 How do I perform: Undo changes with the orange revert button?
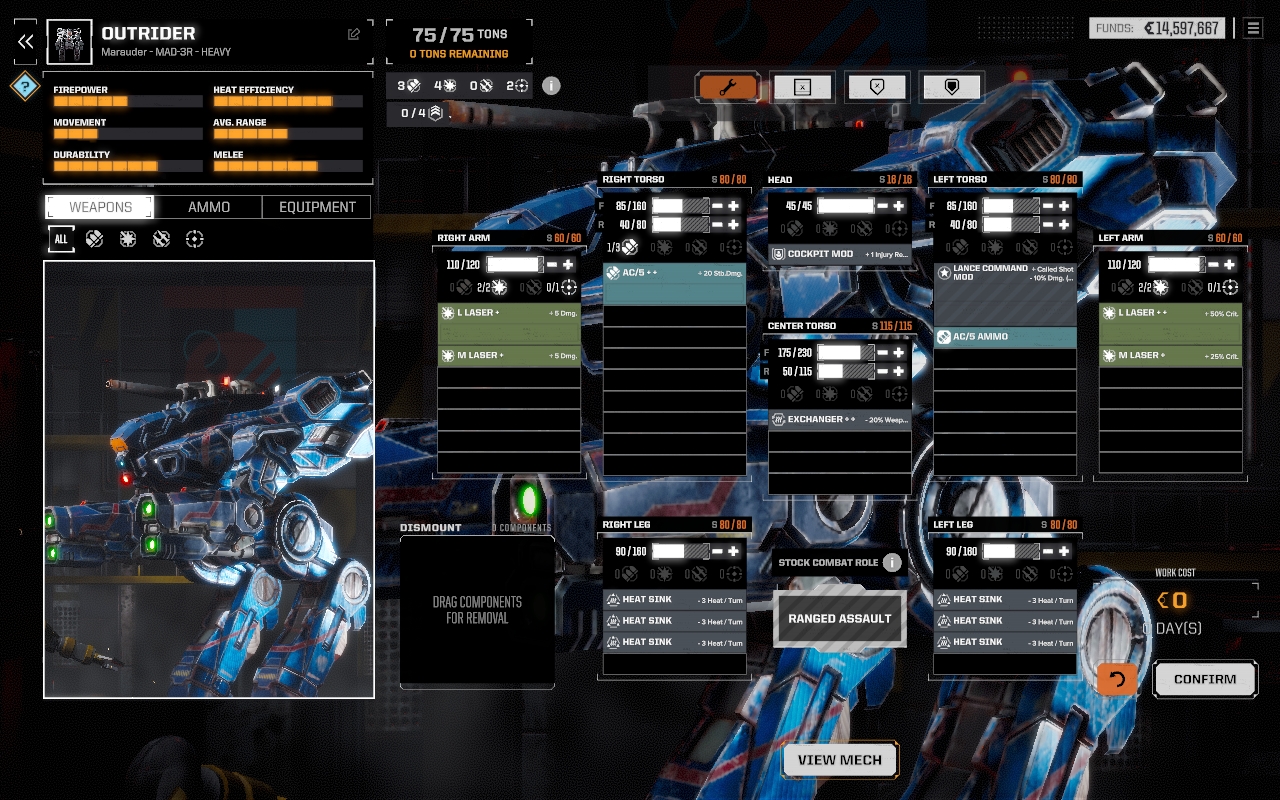1117,679
